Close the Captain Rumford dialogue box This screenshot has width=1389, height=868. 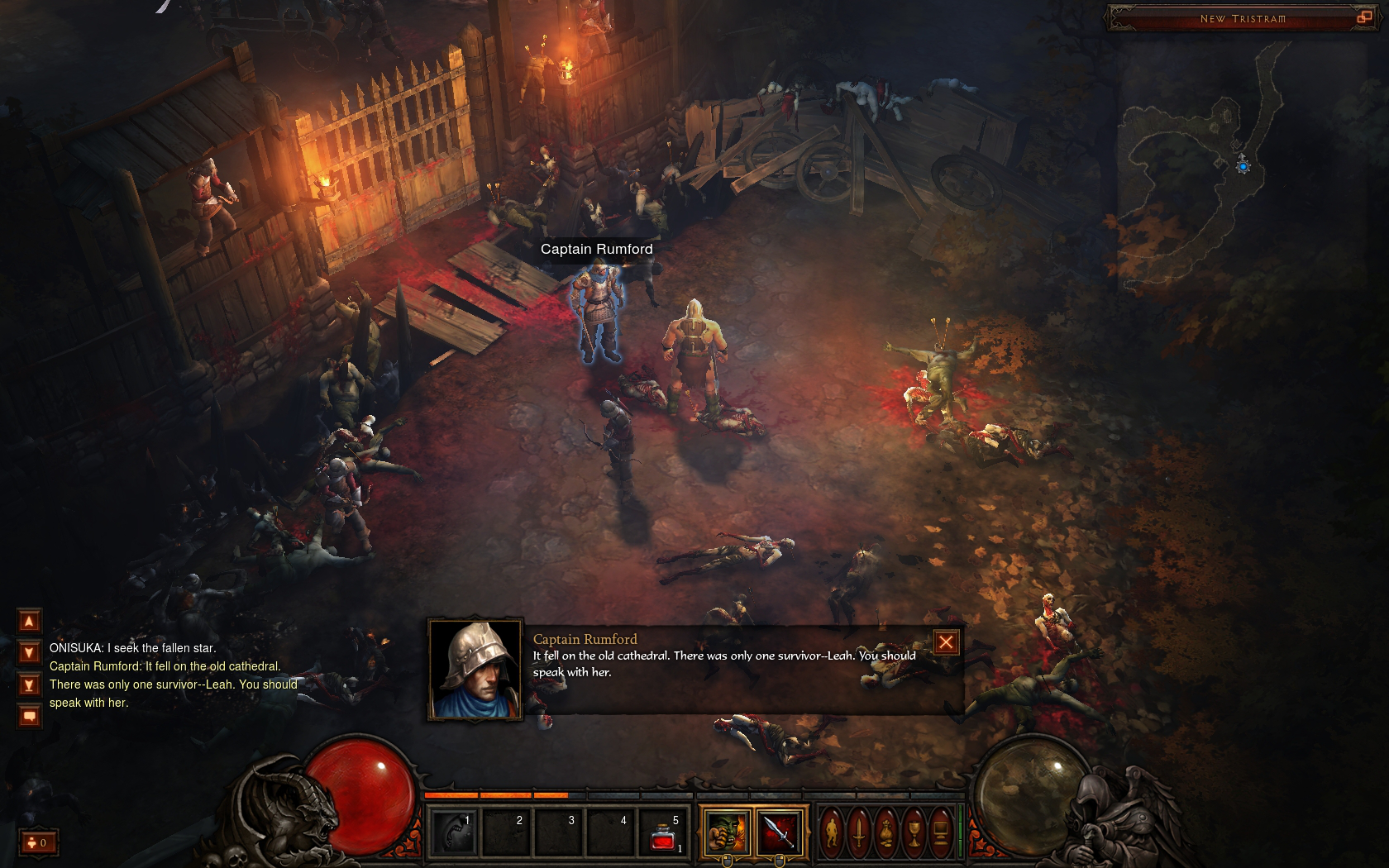coord(946,642)
